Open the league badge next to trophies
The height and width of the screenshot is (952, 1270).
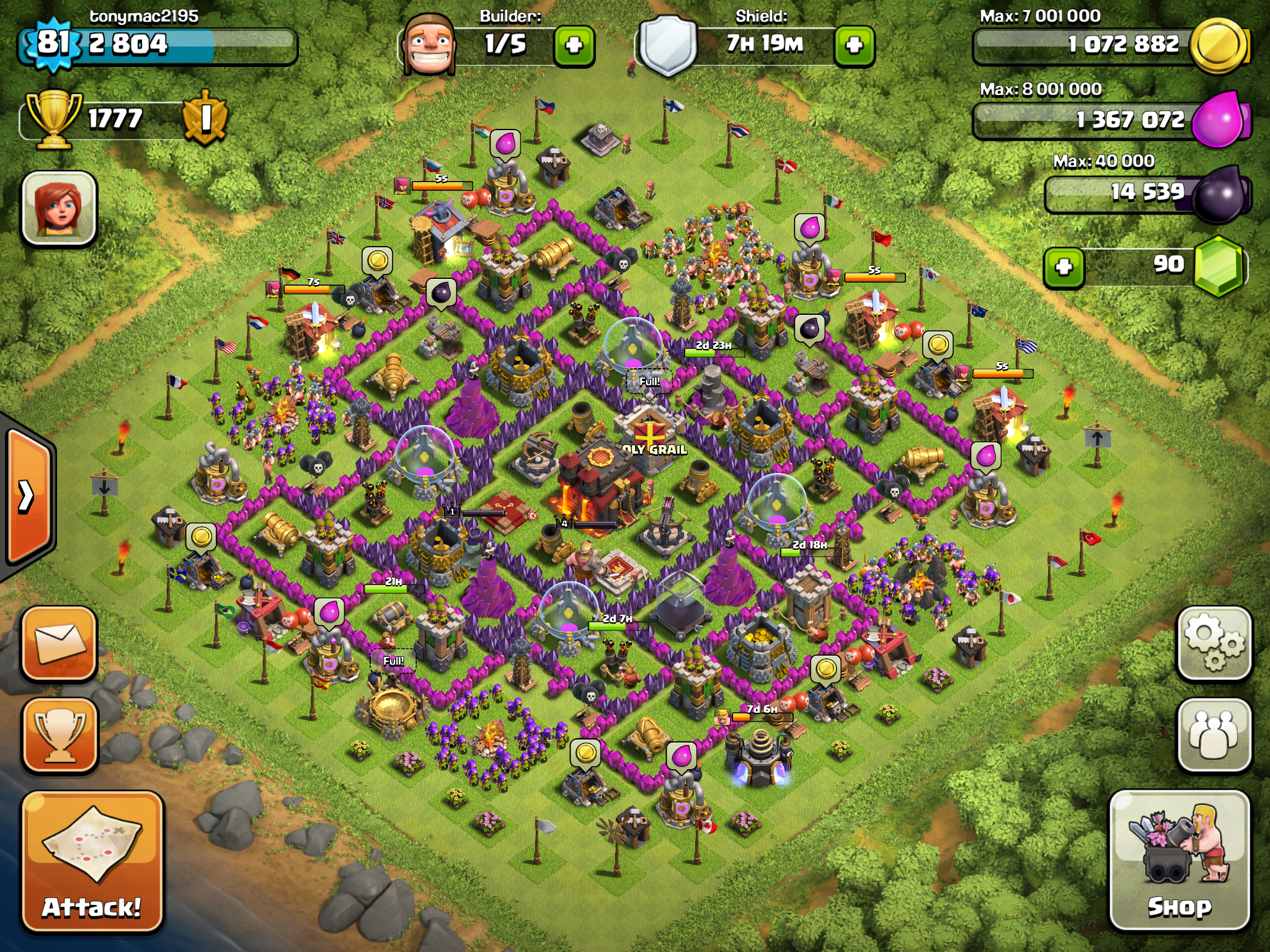tap(205, 118)
